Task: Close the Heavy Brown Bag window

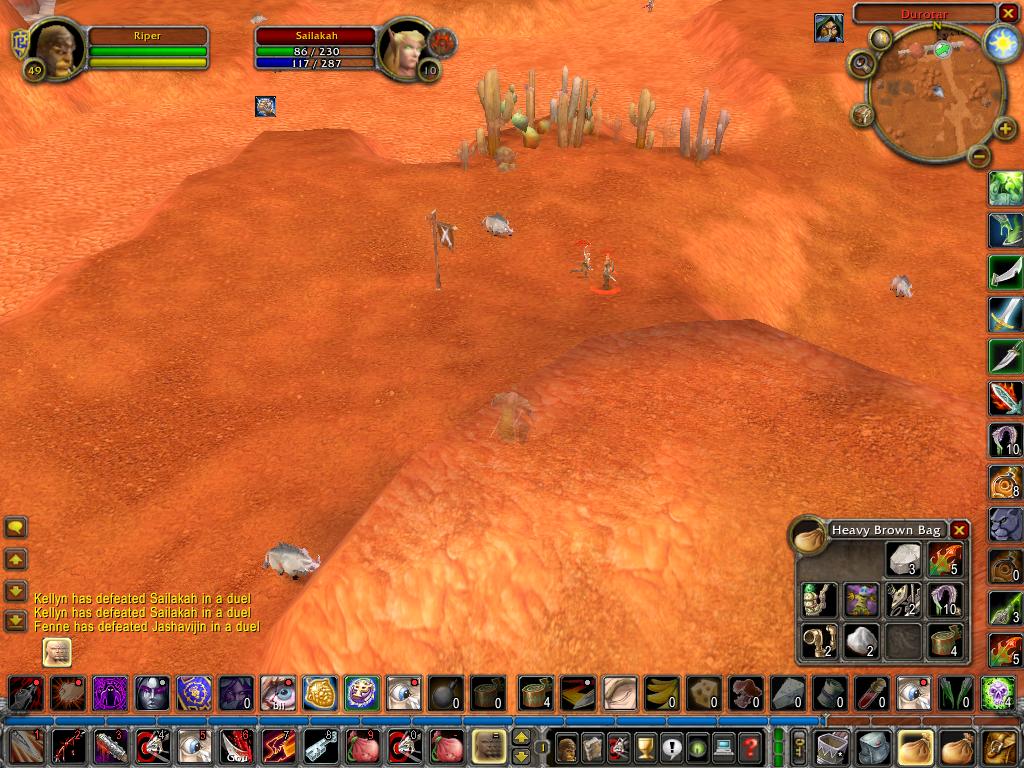Action: (959, 530)
